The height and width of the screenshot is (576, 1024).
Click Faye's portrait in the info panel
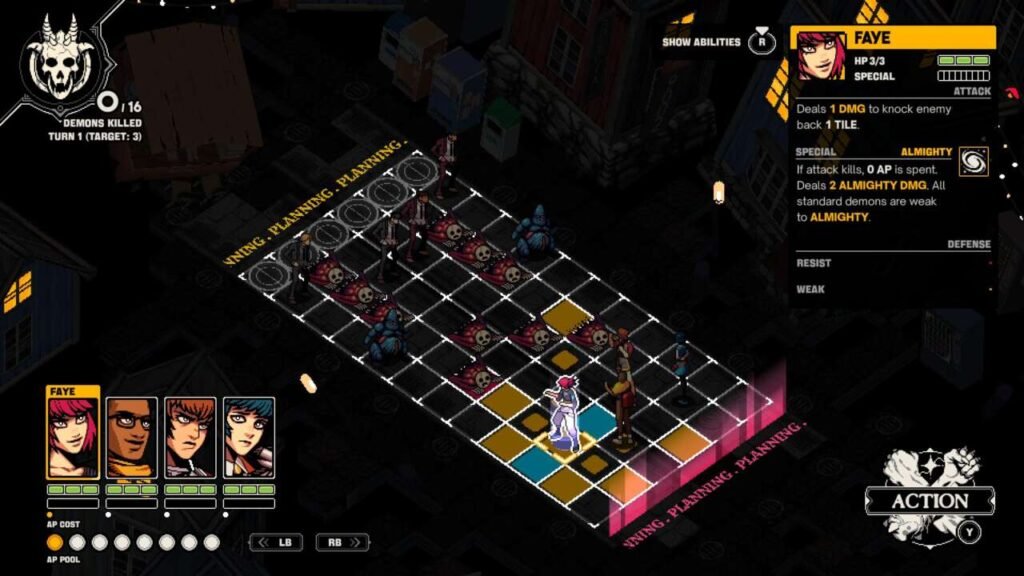820,55
